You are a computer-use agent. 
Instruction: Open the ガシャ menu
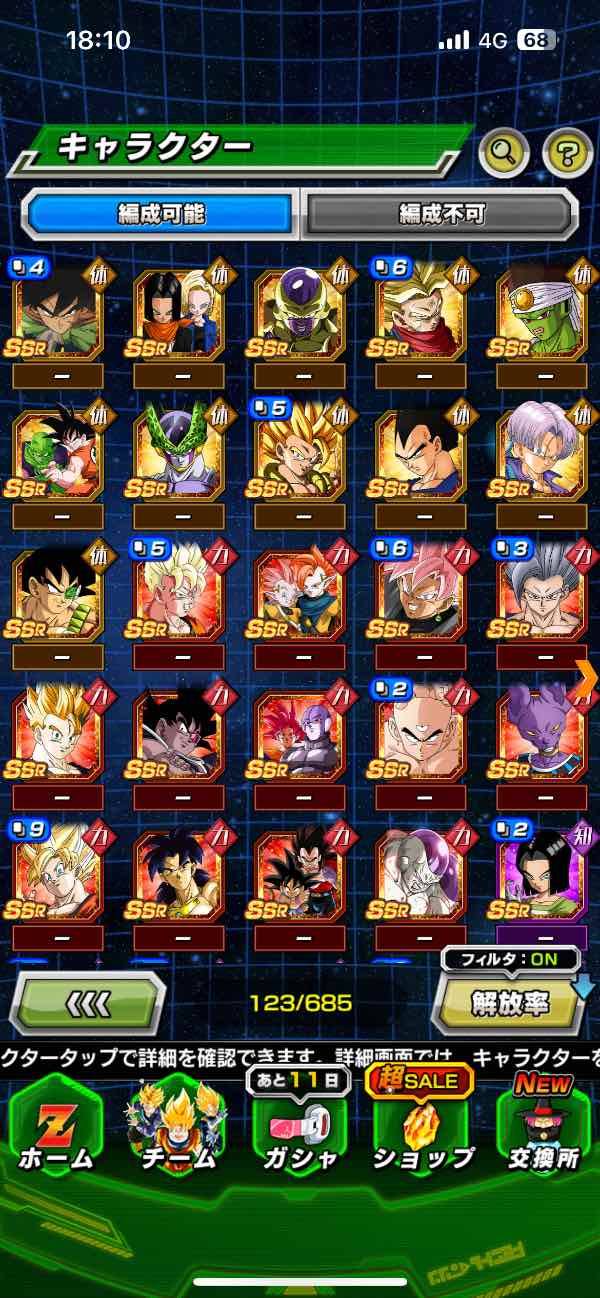[299, 1125]
